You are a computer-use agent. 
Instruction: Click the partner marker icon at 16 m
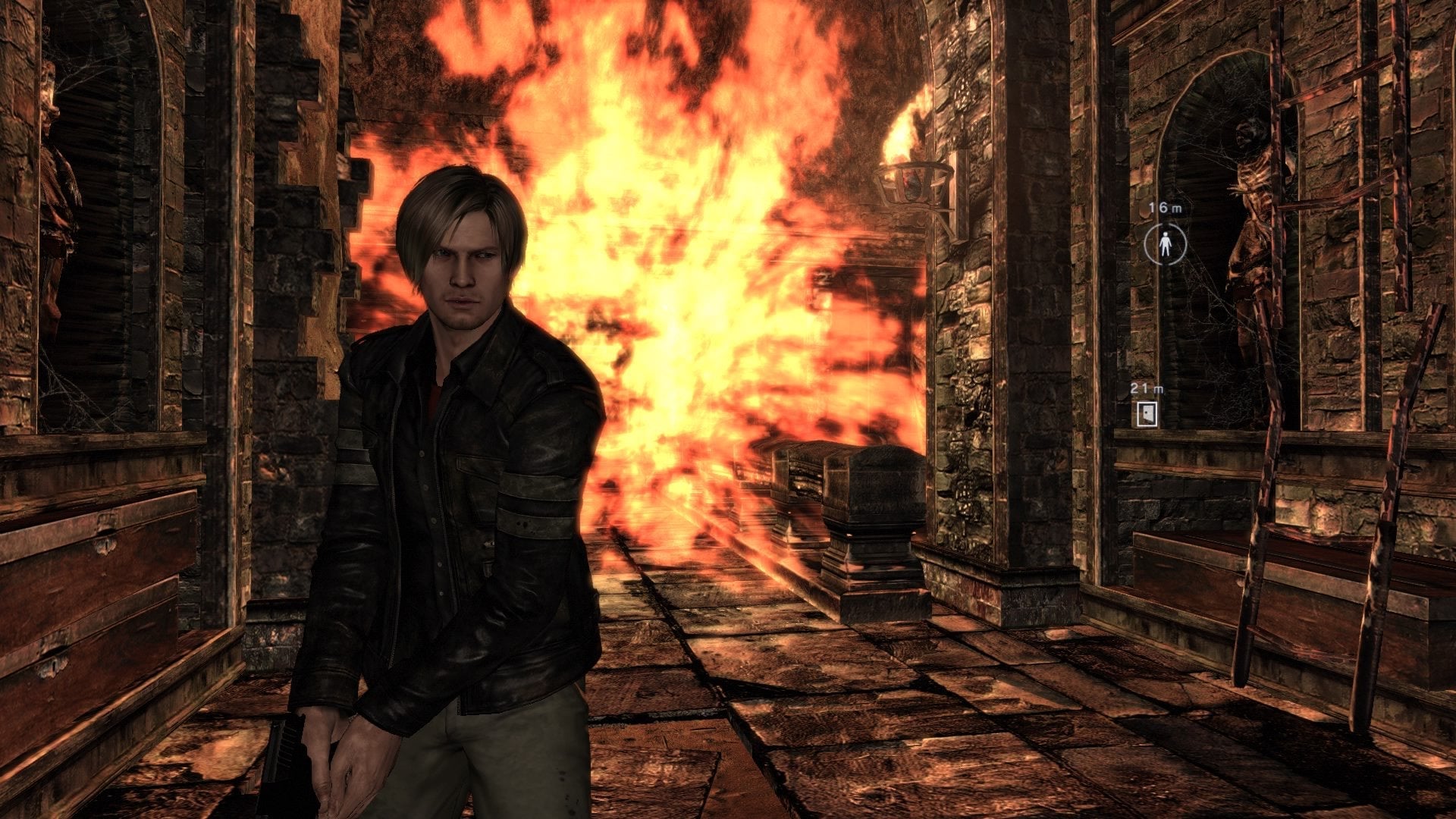(x=1165, y=244)
